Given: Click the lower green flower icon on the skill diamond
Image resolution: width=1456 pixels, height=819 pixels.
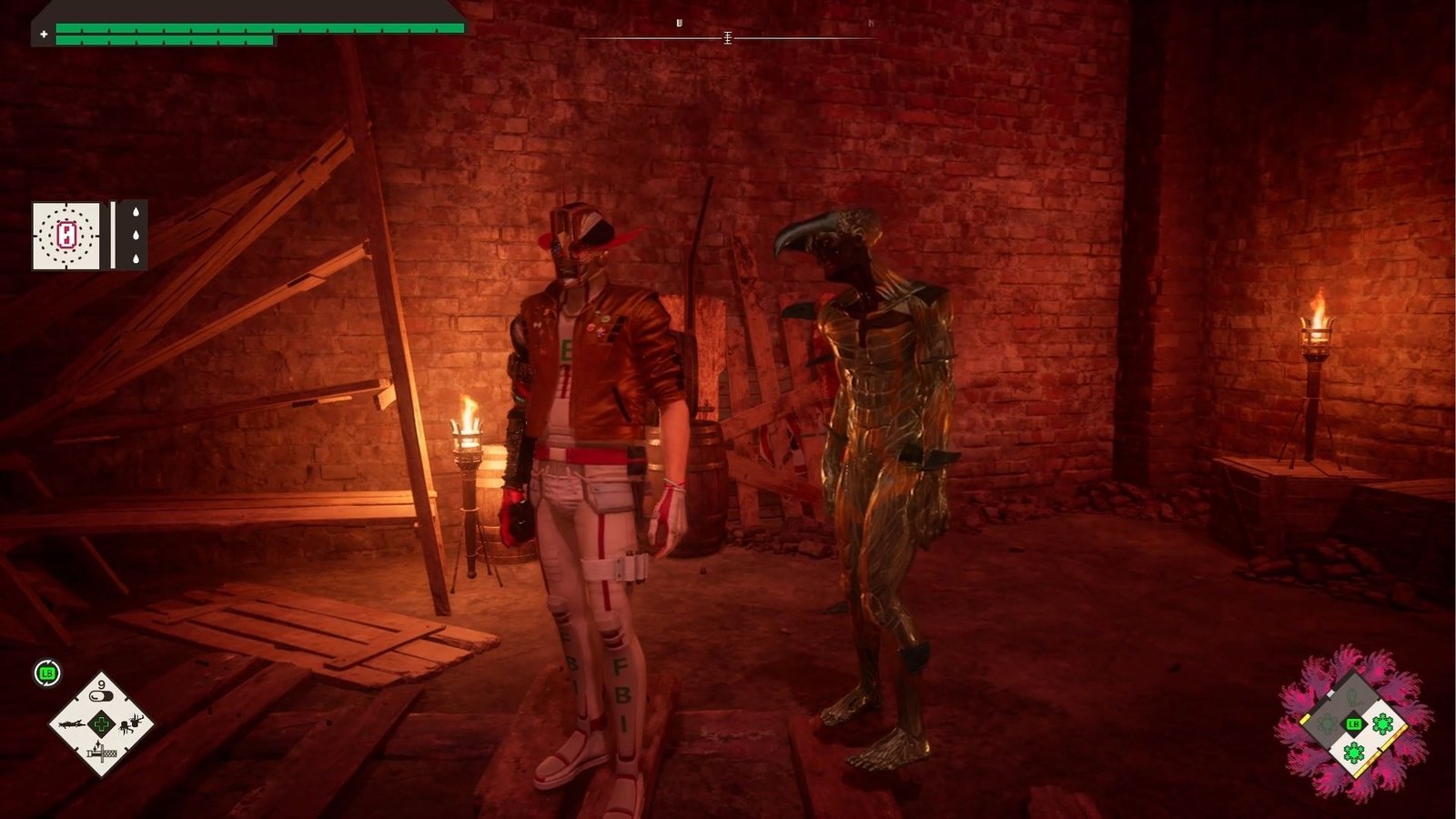Looking at the screenshot, I should click(x=1353, y=752).
